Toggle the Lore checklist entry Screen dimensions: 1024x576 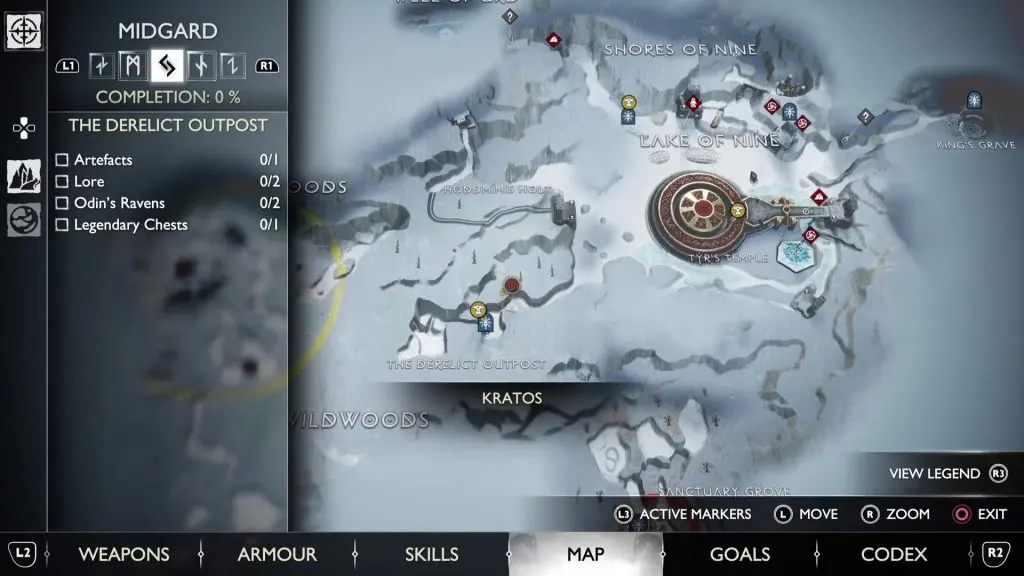(62, 182)
